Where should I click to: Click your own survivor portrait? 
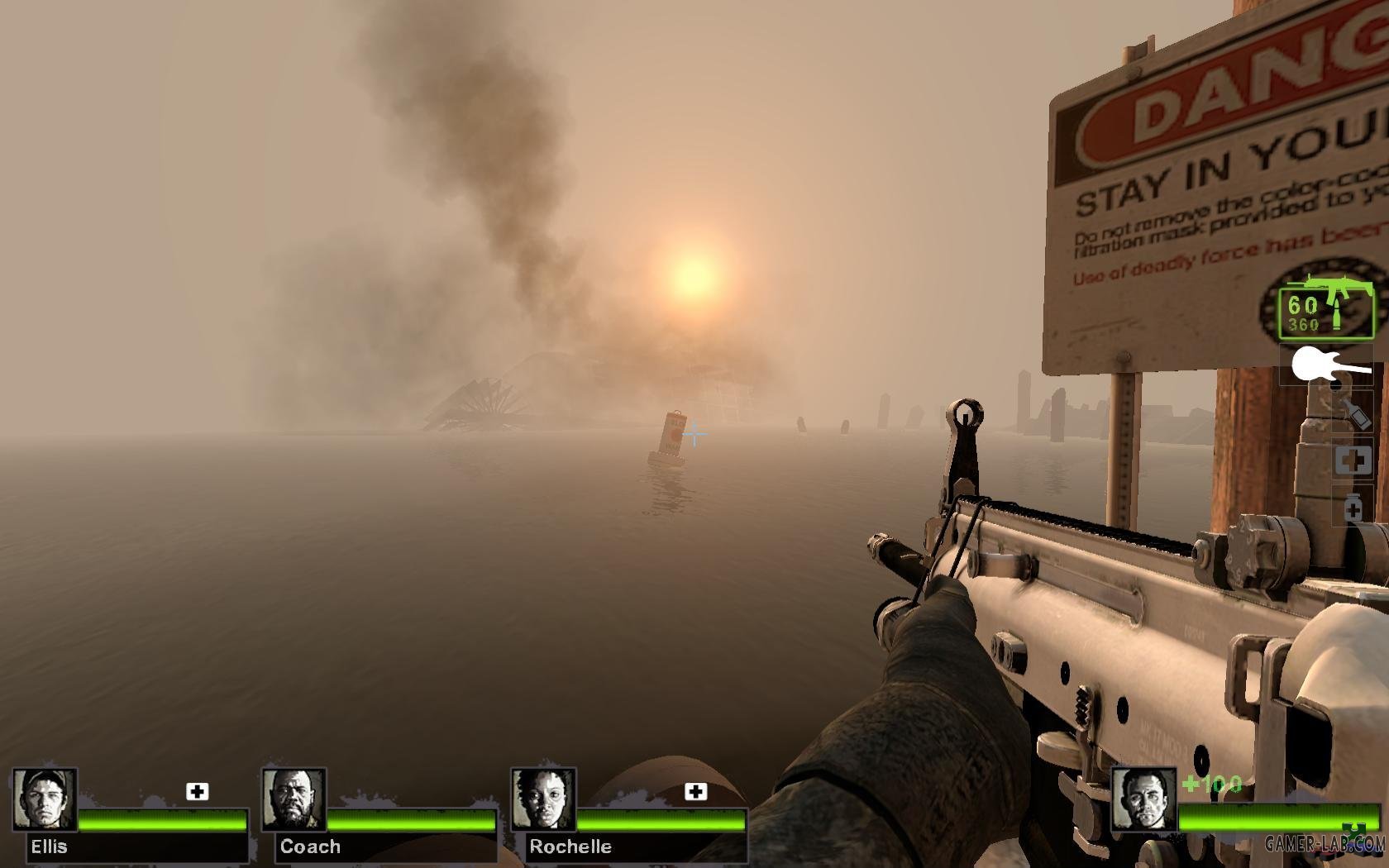click(1143, 799)
